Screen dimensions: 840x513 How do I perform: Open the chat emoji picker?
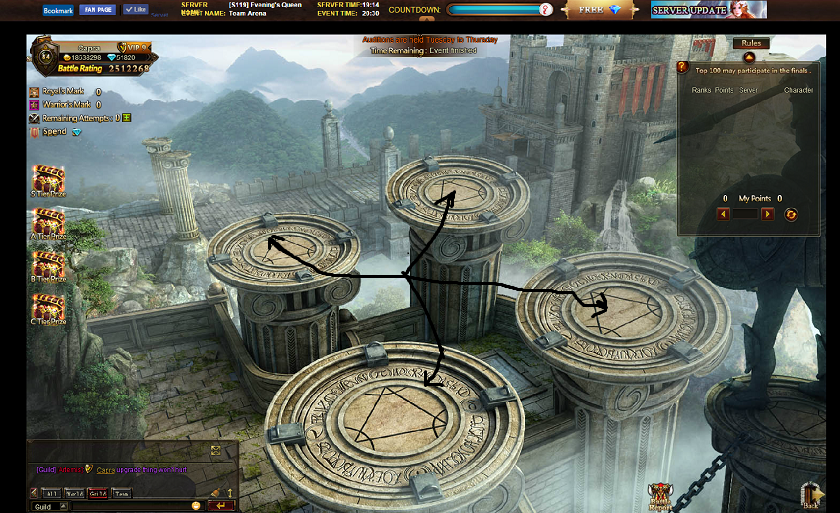click(196, 506)
